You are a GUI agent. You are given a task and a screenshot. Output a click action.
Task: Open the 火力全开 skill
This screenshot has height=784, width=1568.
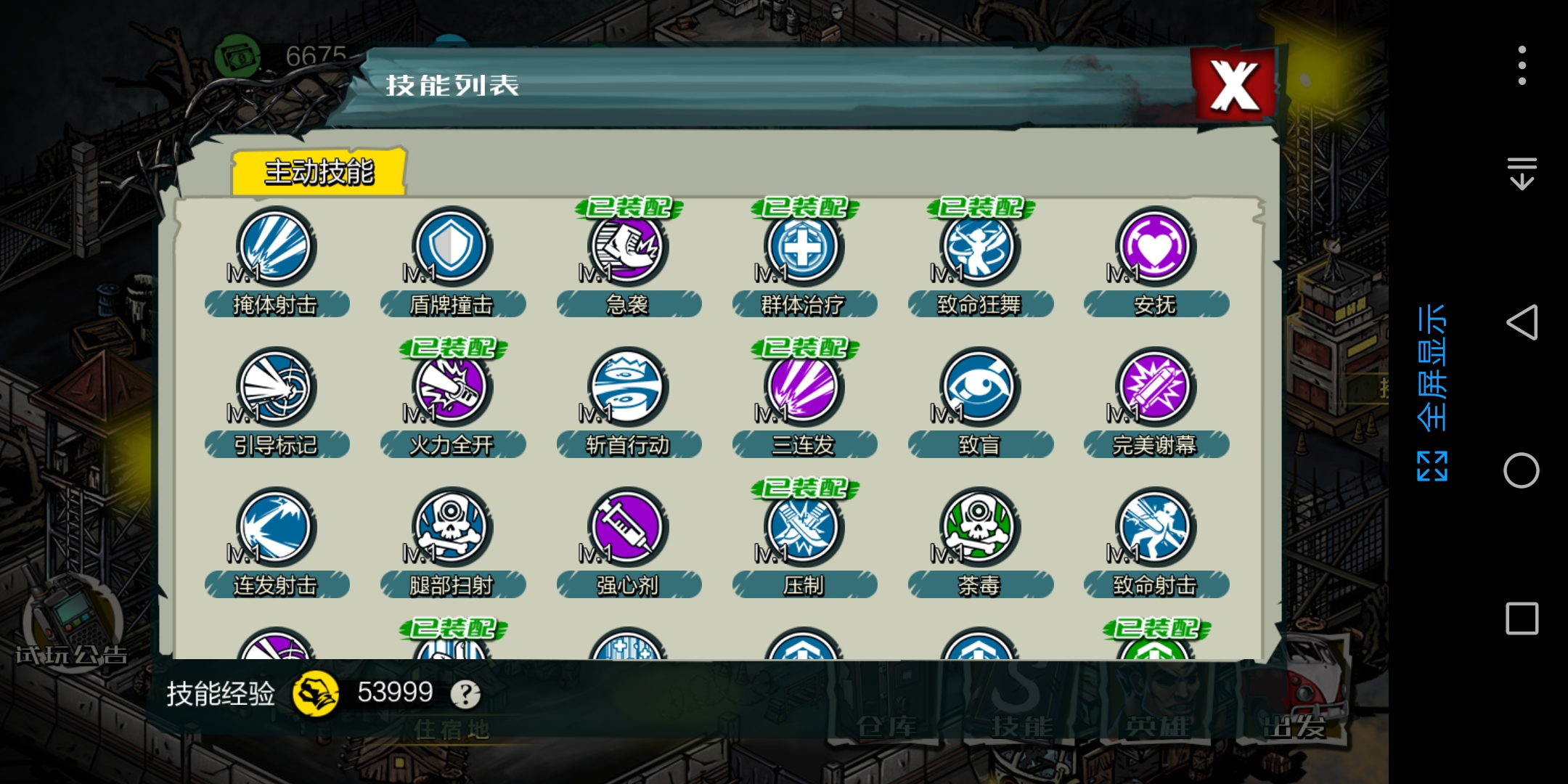pyautogui.click(x=452, y=387)
